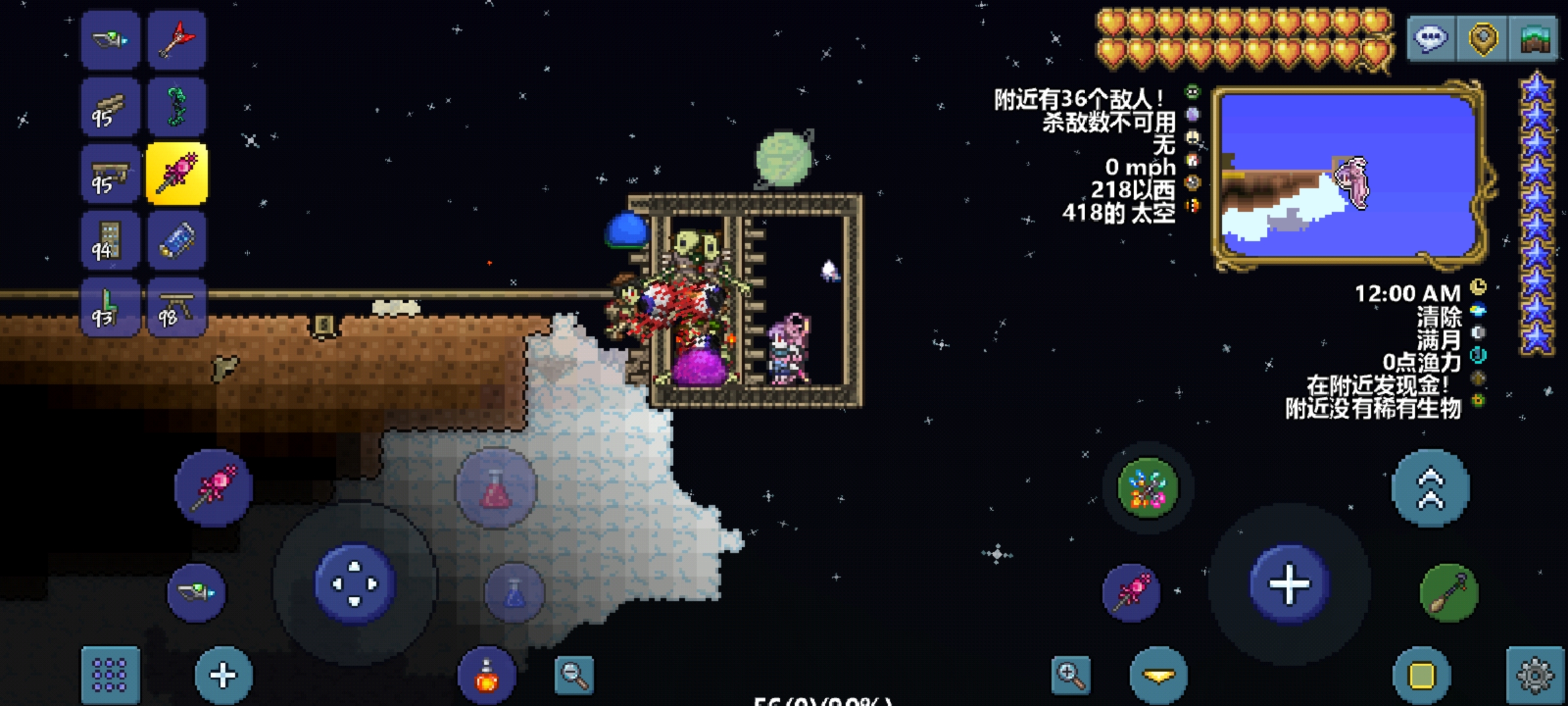Open the inventory grid button

(110, 675)
